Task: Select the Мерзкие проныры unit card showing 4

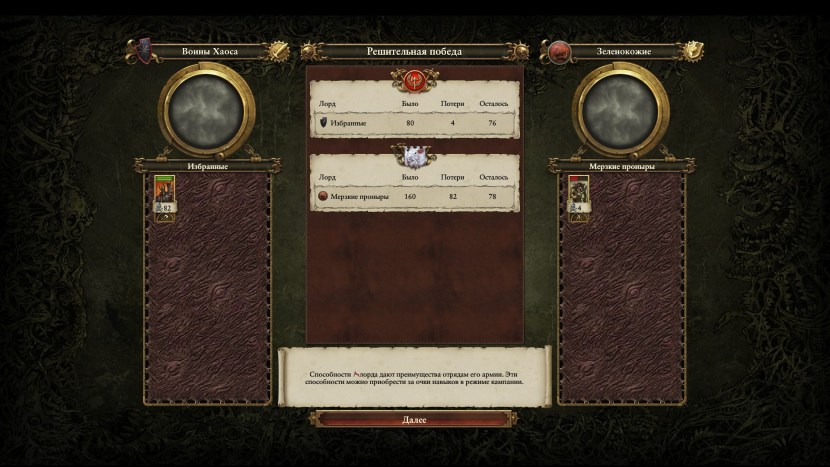Action: 577,194
